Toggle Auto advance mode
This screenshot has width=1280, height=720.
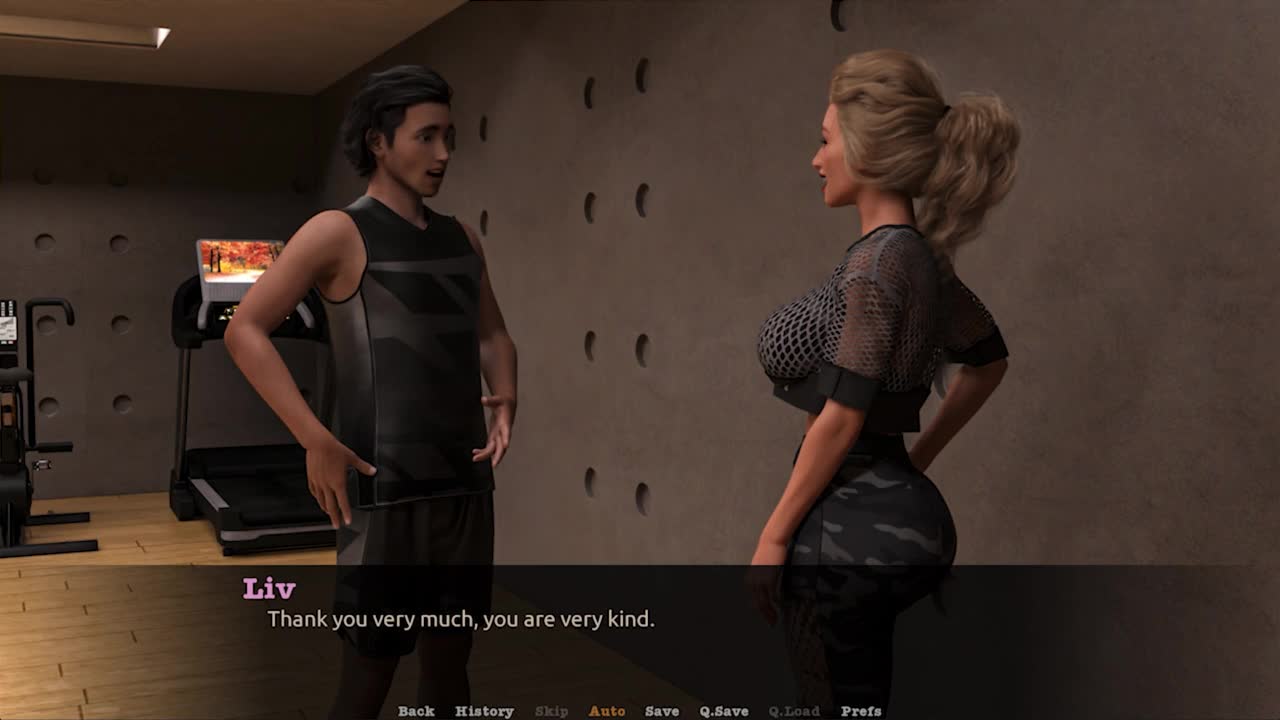tap(607, 711)
